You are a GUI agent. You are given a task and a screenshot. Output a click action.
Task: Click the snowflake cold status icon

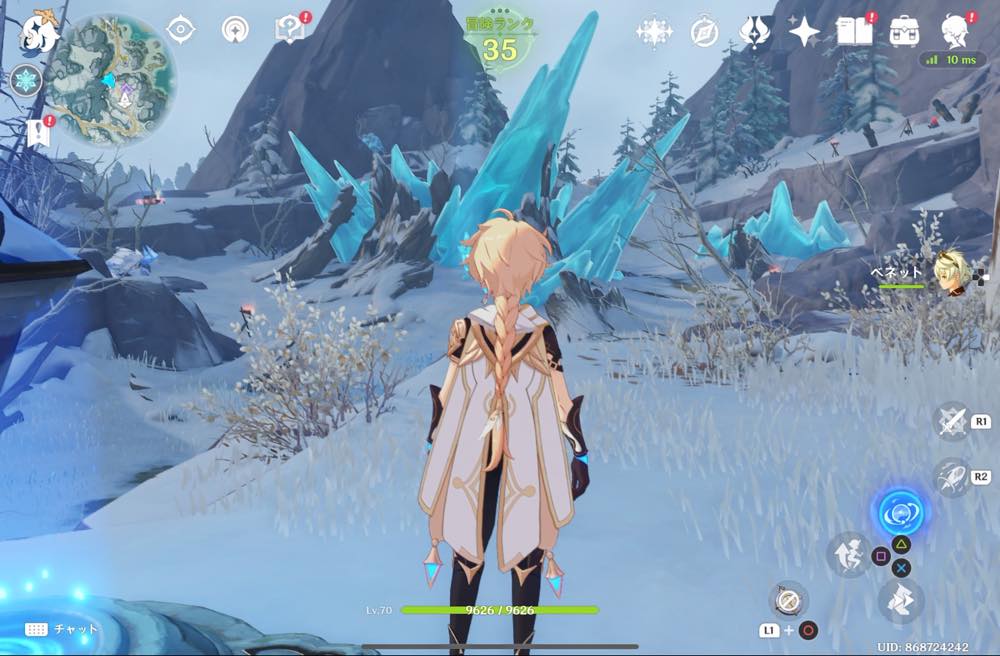click(x=25, y=81)
